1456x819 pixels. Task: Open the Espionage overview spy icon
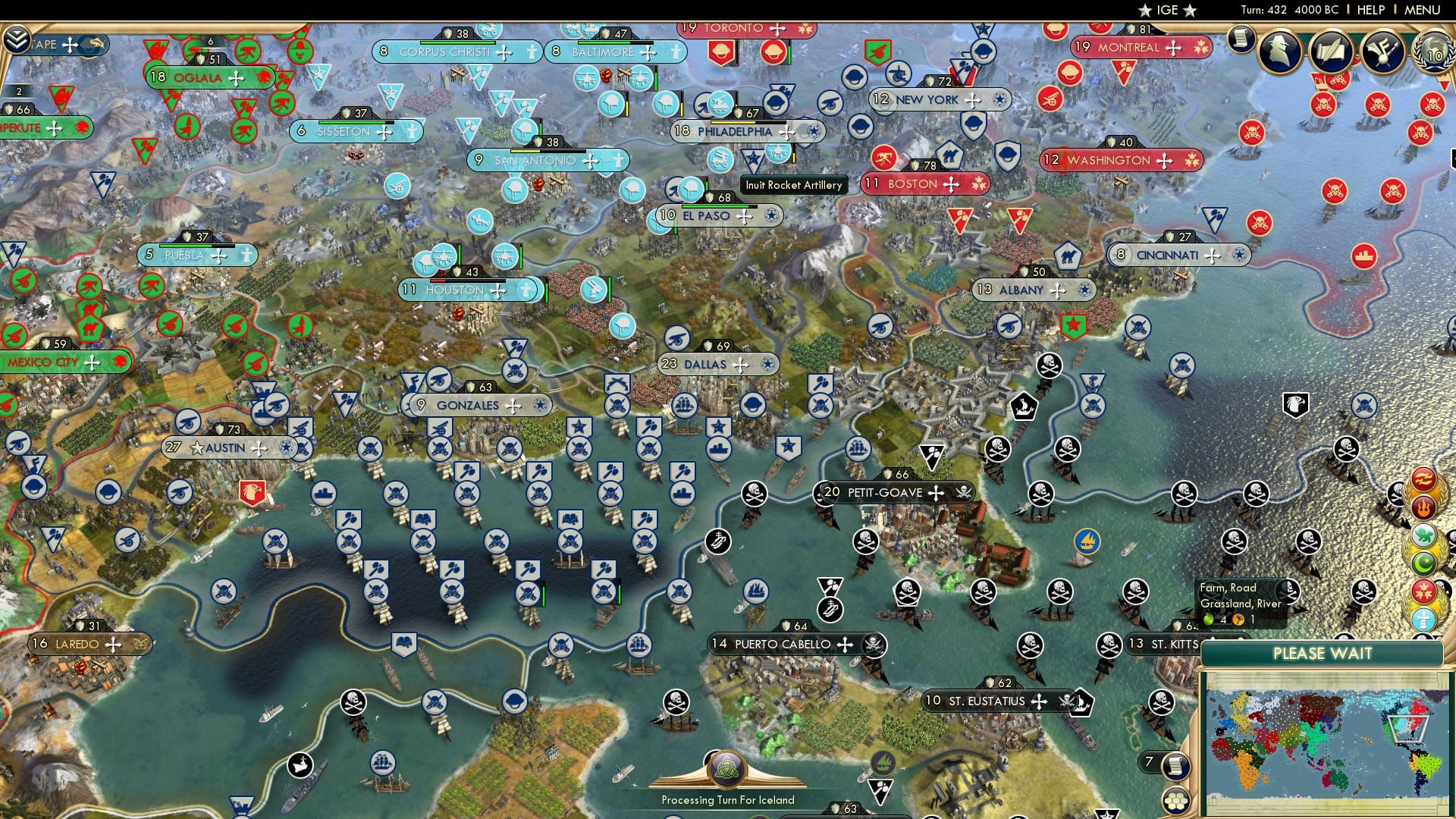point(1279,52)
